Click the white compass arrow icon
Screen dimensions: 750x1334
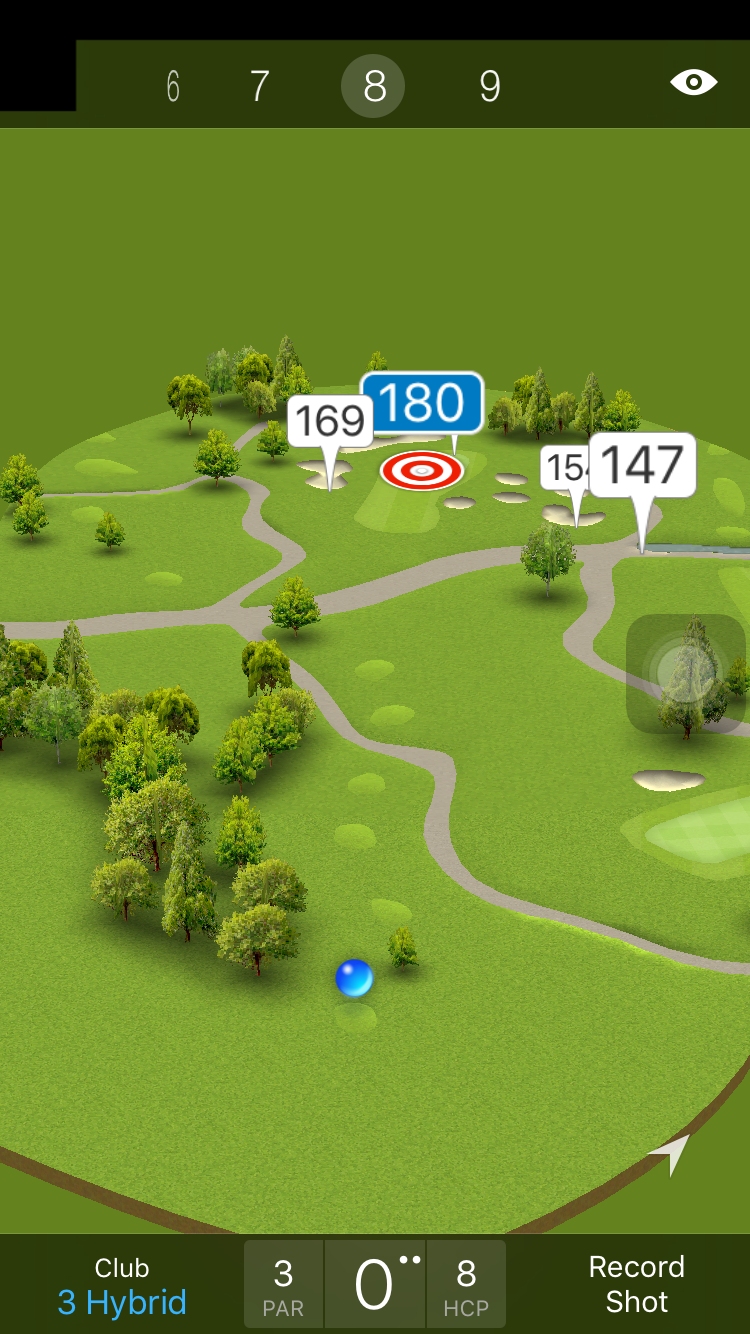point(671,1153)
